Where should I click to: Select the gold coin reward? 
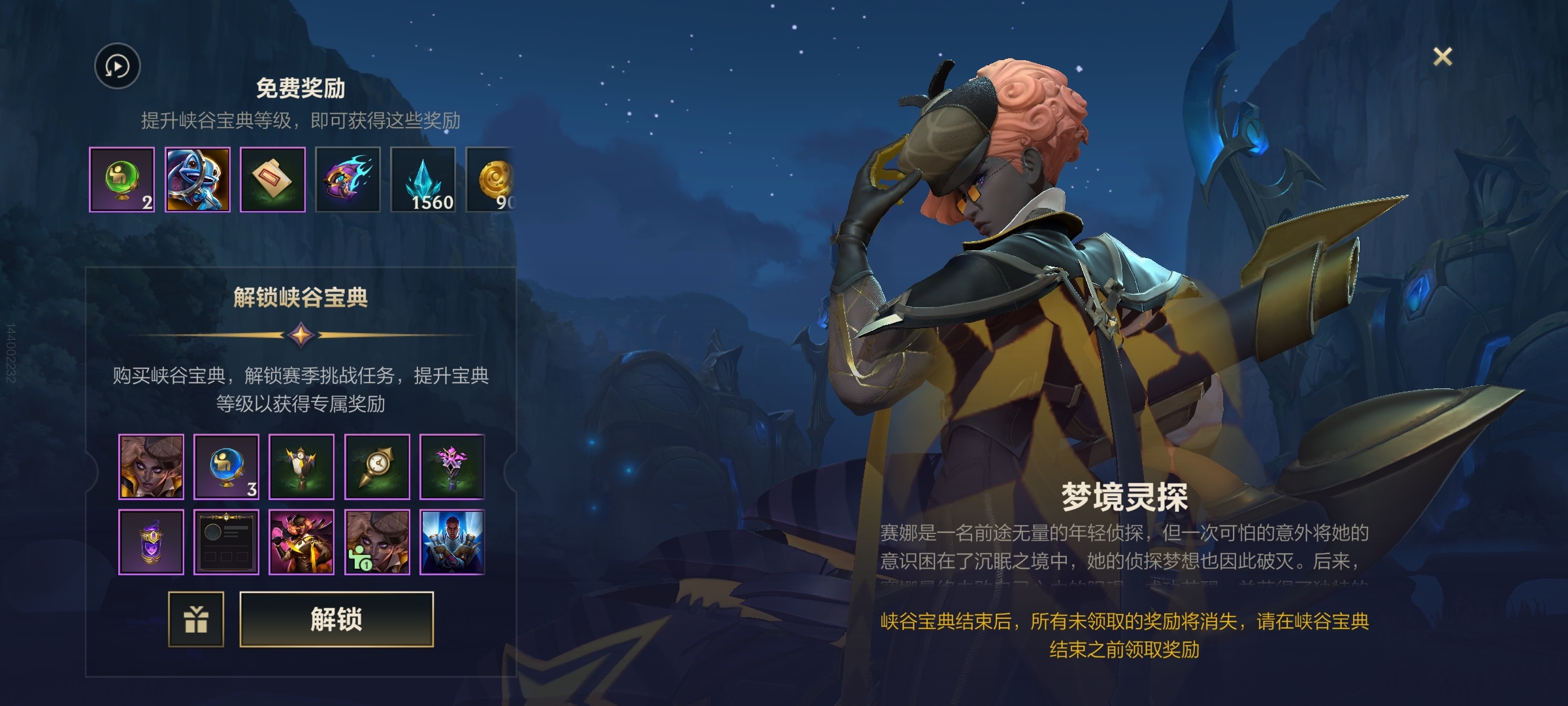[492, 180]
